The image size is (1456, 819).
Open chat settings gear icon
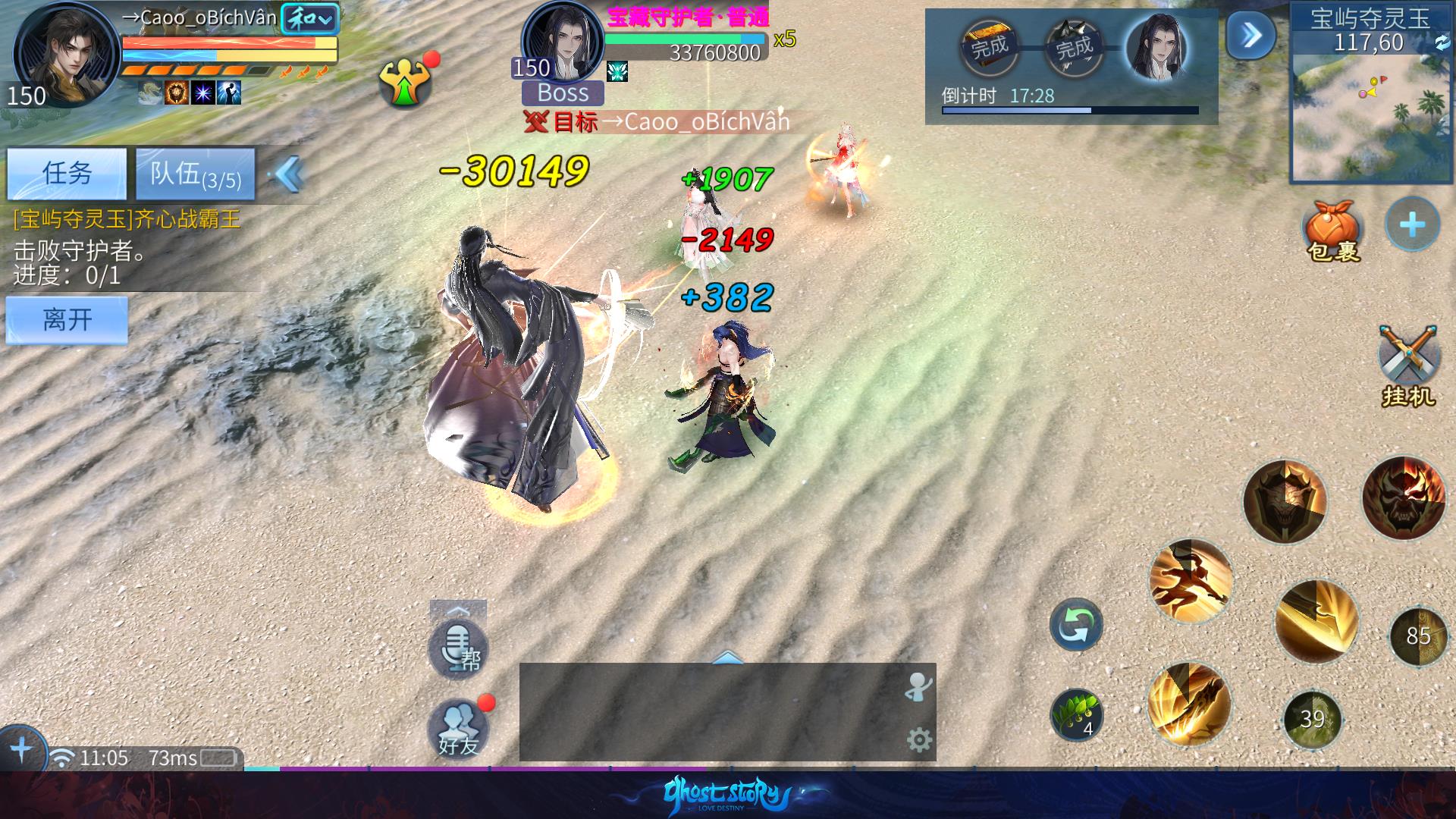[x=919, y=739]
